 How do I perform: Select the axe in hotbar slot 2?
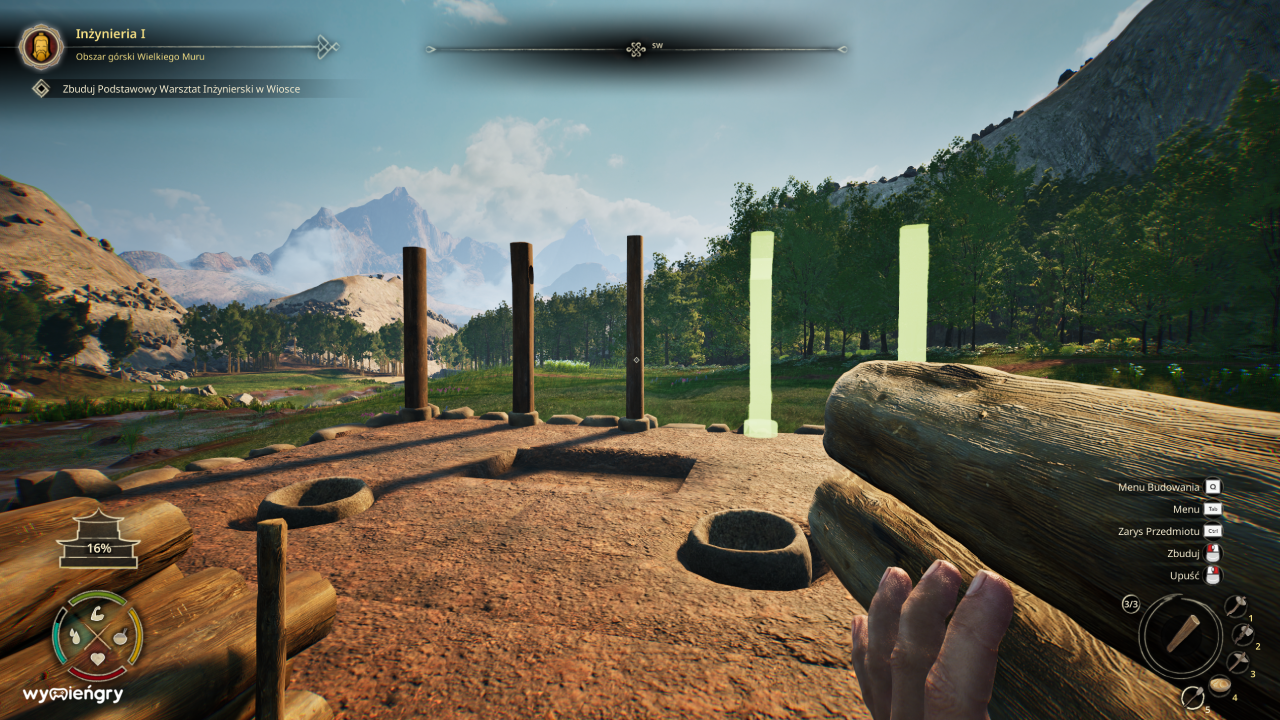[x=1244, y=634]
